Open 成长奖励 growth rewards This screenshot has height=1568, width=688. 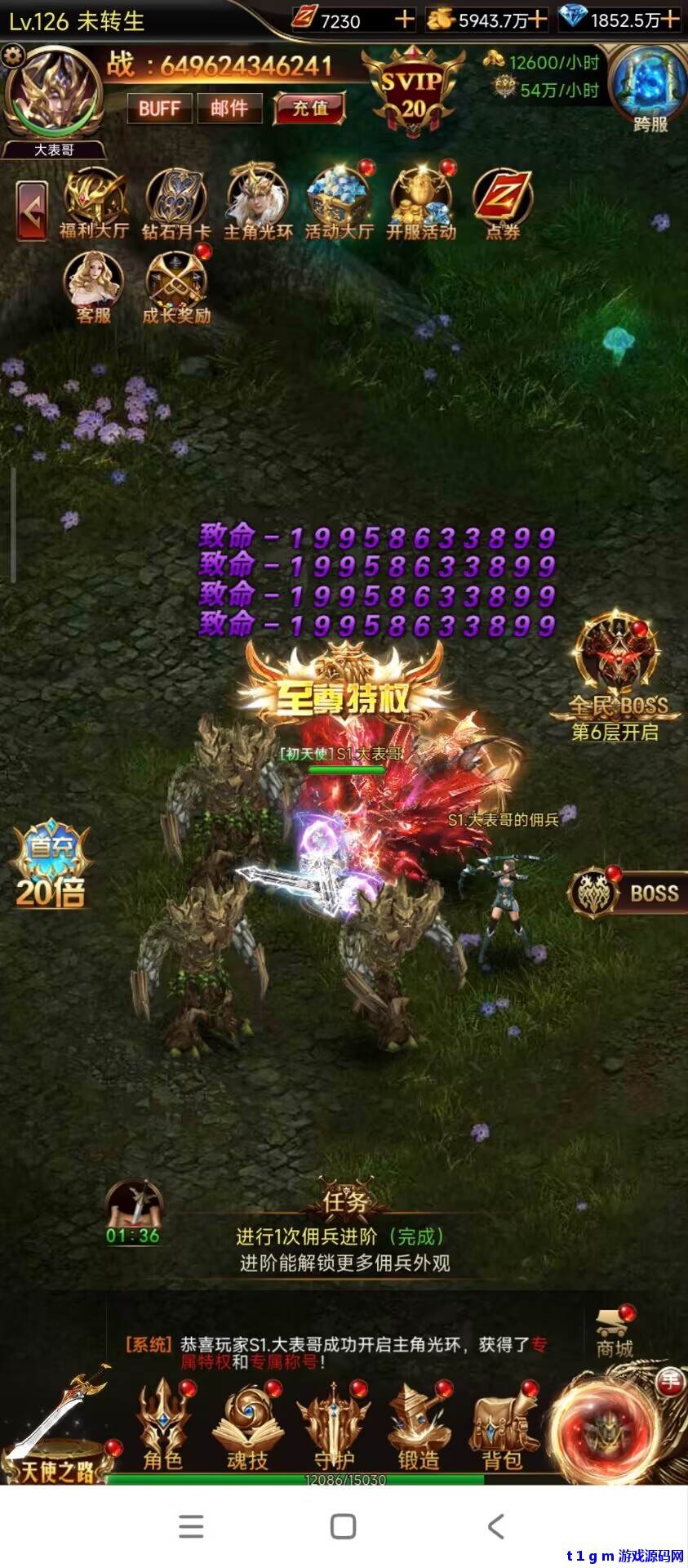point(176,287)
